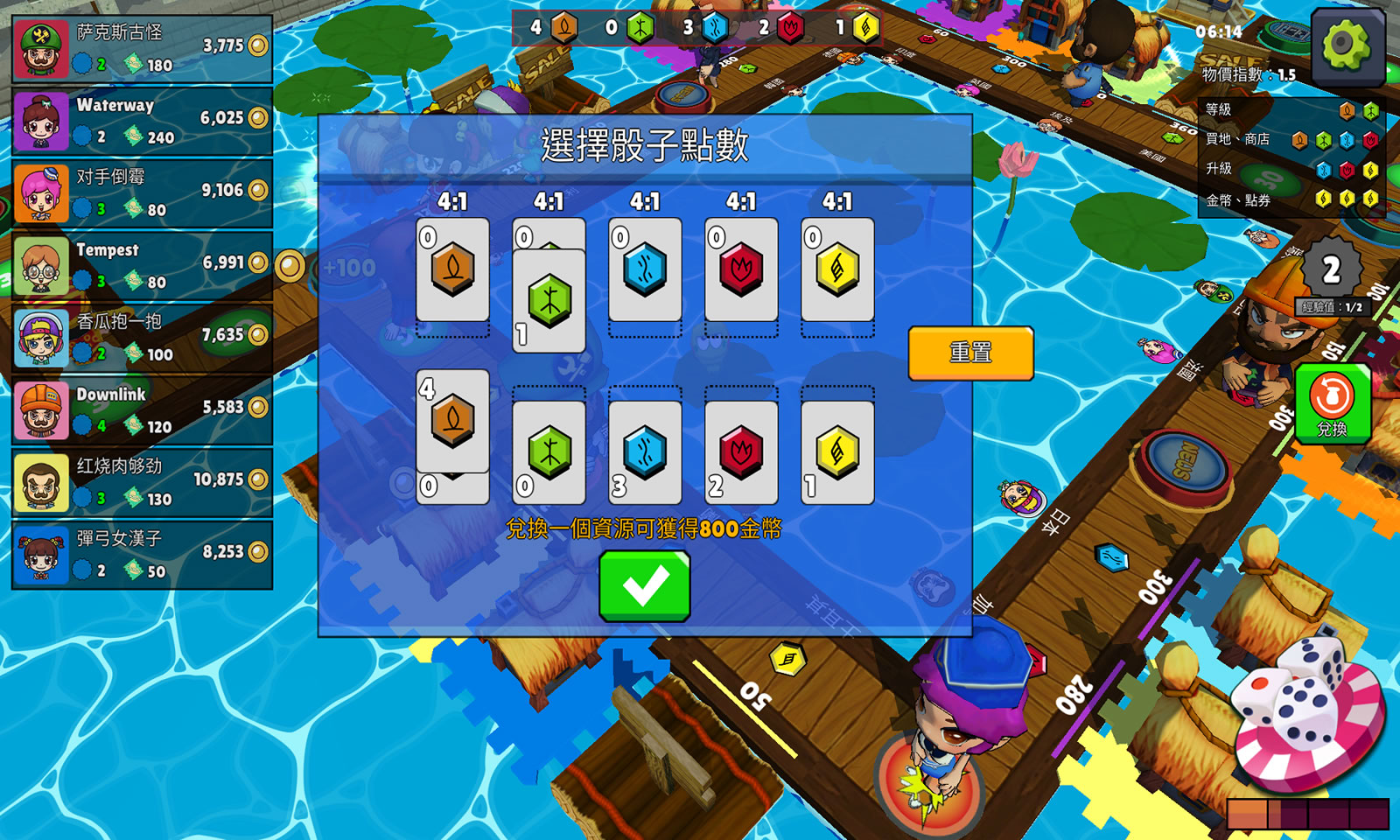Select the yellow lightning resource card in top row
Screen dimensions: 1400x840
pyautogui.click(x=836, y=271)
